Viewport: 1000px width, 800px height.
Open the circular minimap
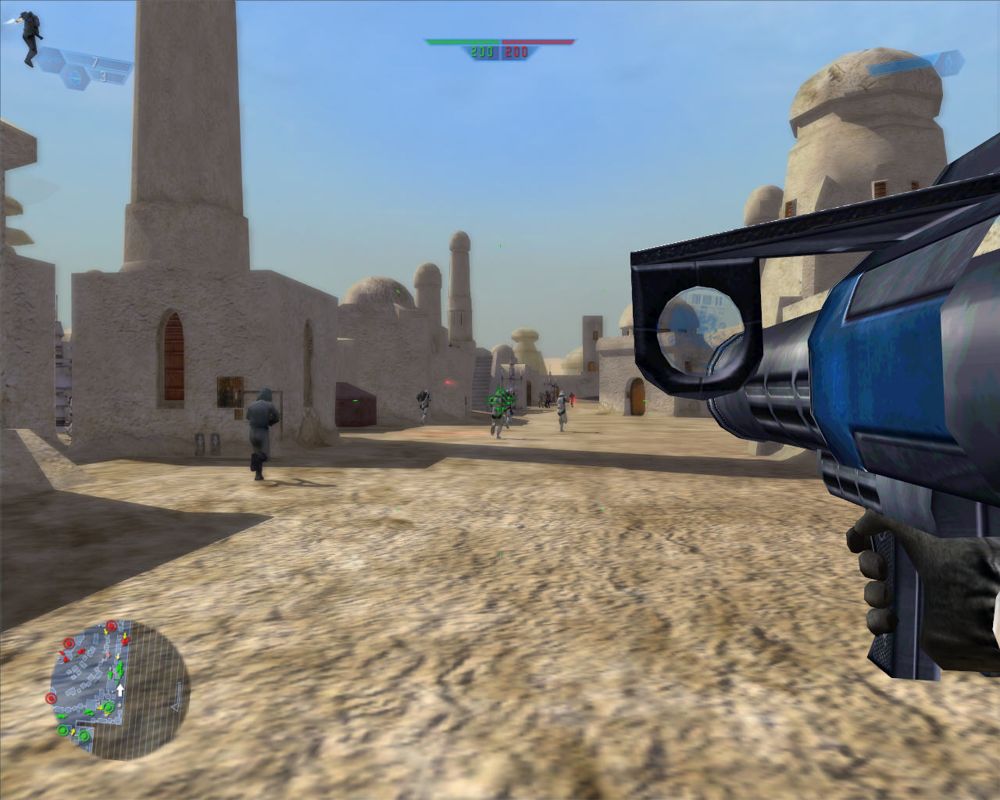point(119,689)
